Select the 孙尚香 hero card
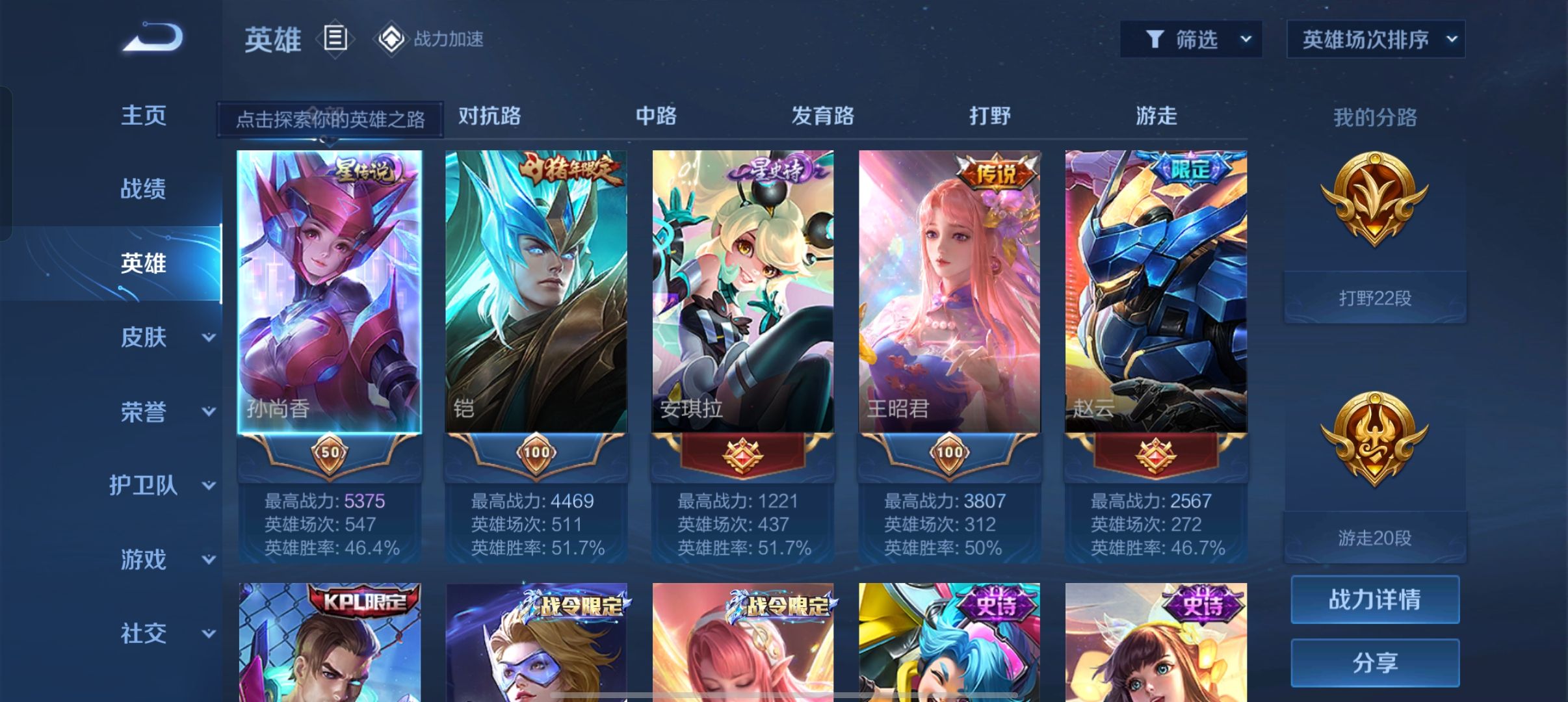 coord(330,292)
